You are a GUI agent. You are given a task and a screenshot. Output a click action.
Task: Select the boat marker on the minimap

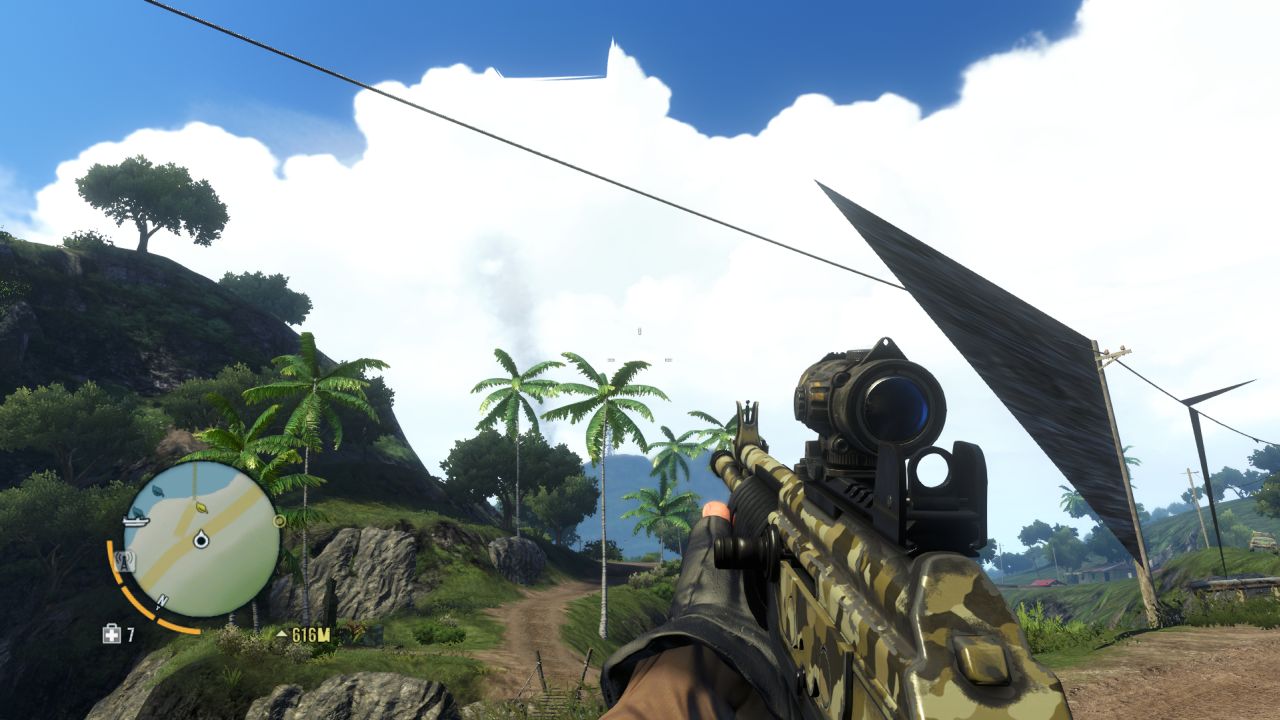coord(137,520)
